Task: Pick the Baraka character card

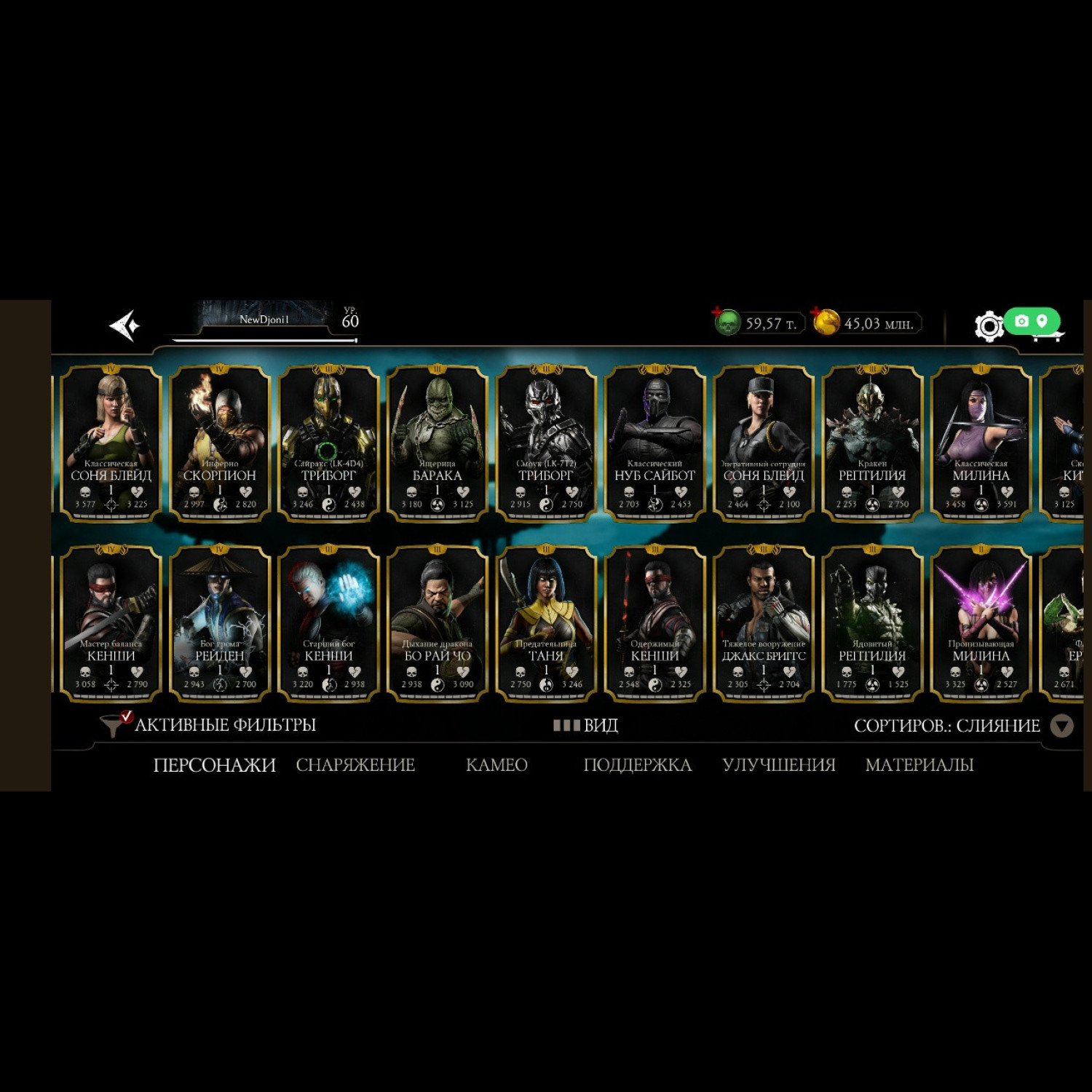Action: [x=437, y=442]
